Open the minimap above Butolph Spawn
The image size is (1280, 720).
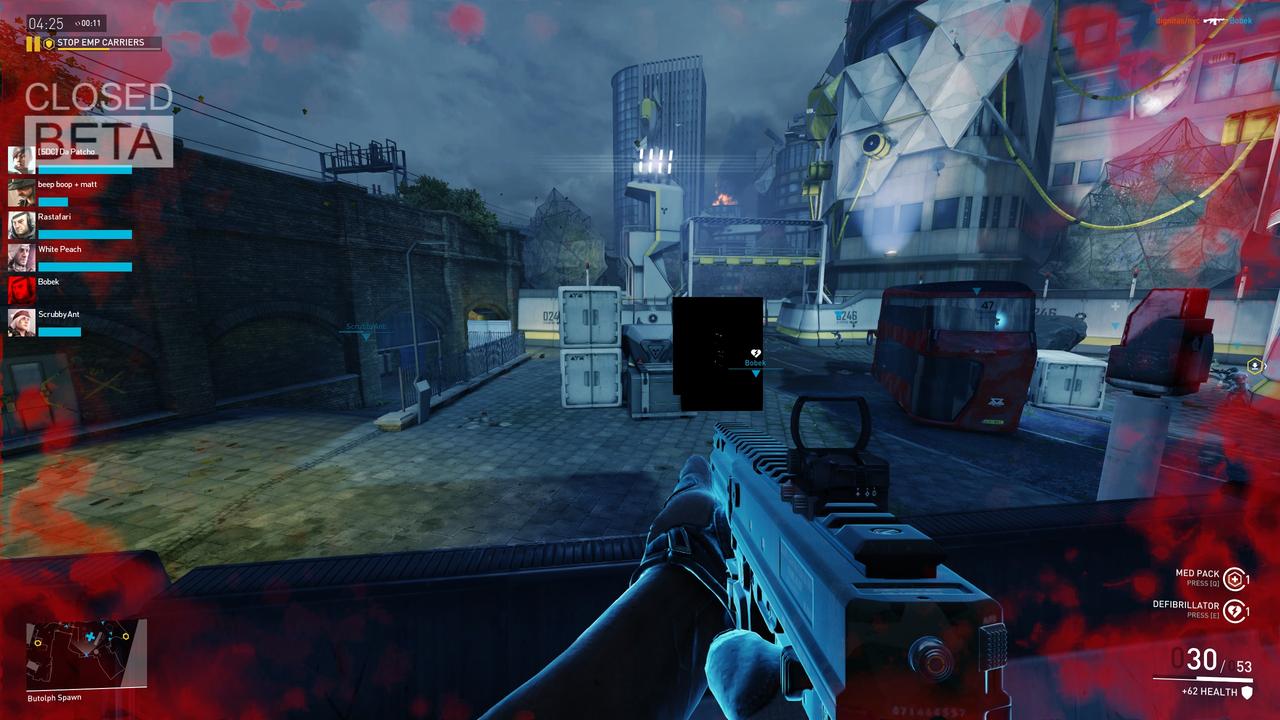[x=86, y=654]
